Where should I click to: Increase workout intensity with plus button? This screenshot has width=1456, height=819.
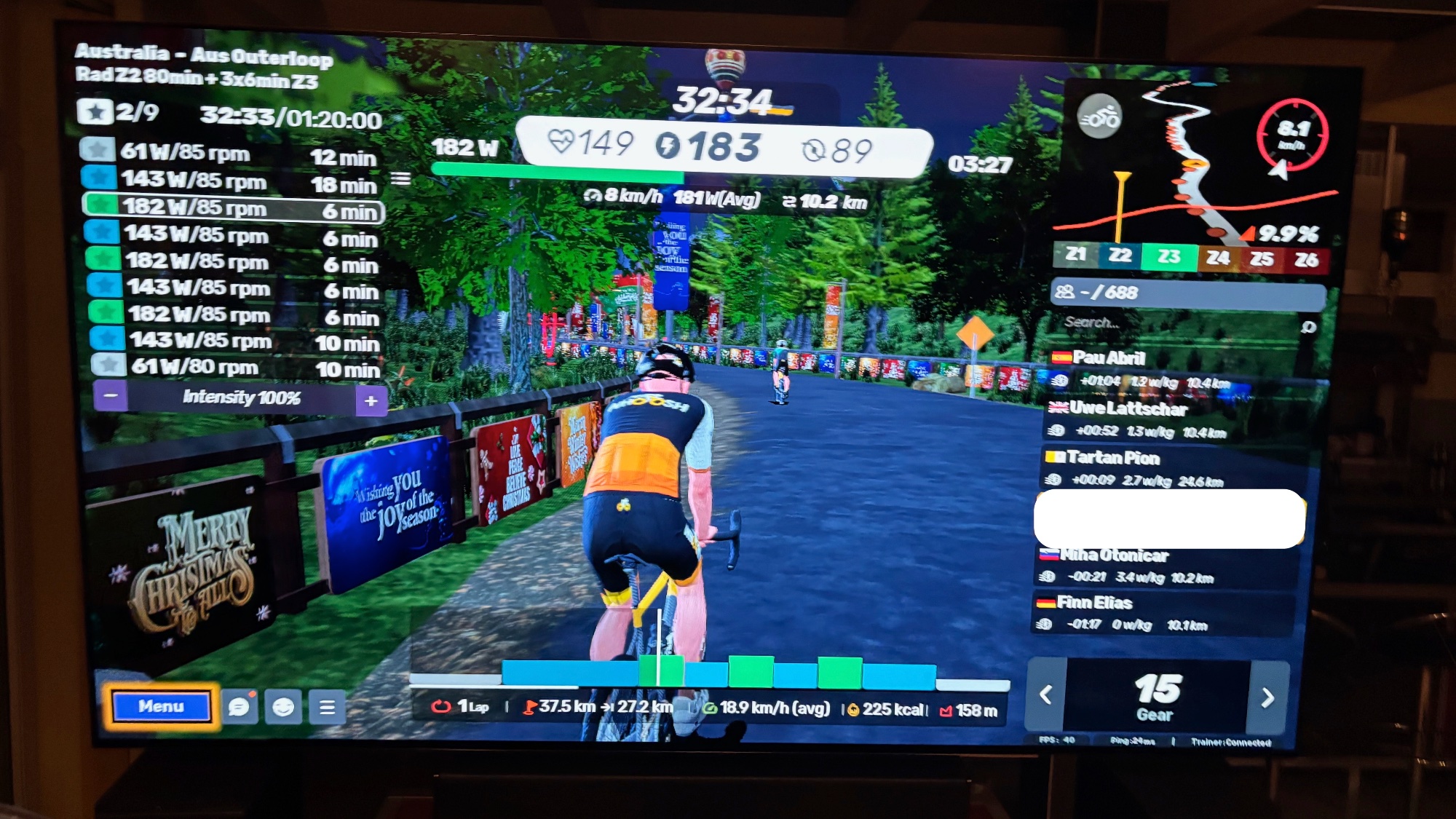(371, 400)
